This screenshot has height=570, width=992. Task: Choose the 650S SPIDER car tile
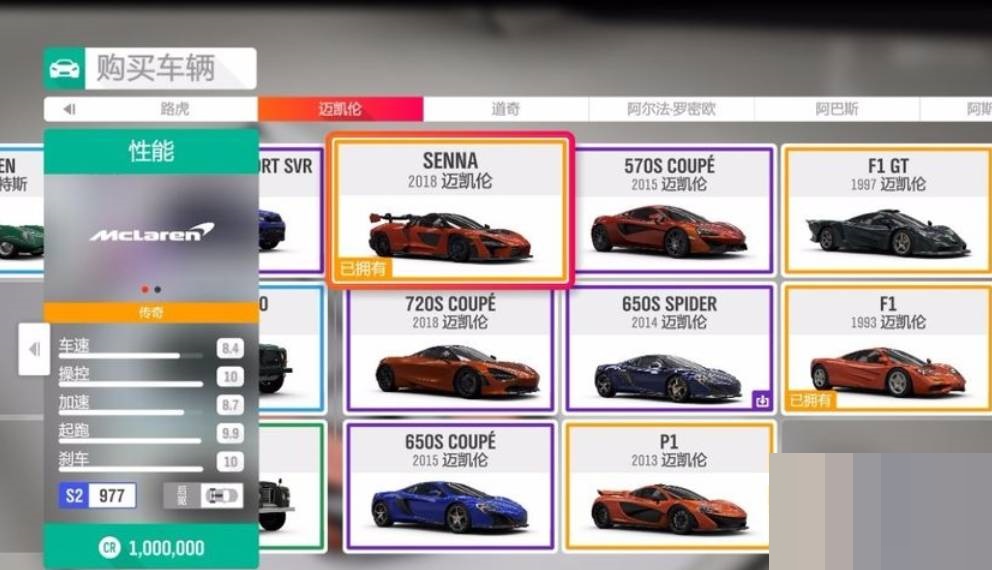671,349
